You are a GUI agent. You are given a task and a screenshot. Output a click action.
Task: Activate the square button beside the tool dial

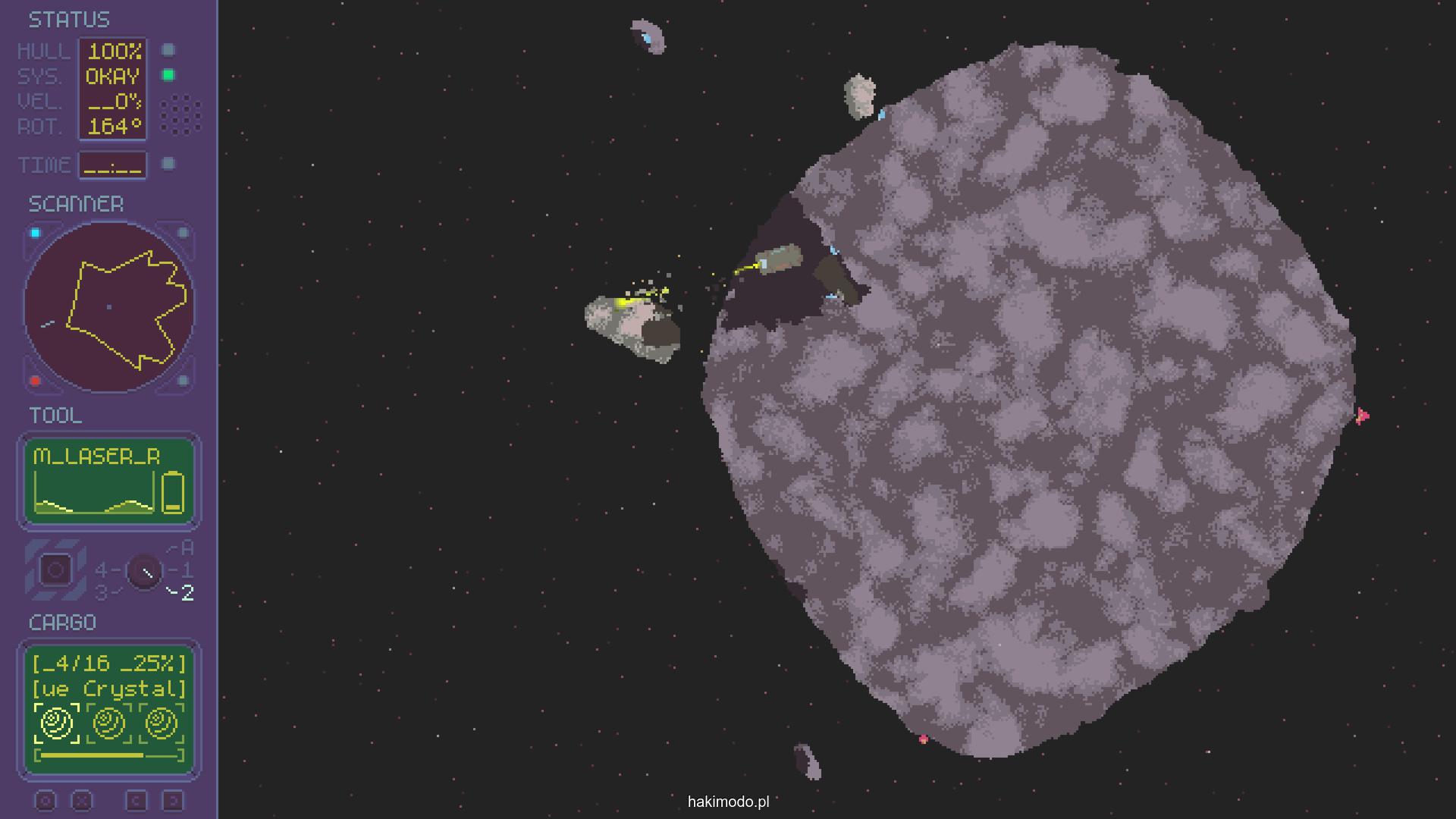55,570
